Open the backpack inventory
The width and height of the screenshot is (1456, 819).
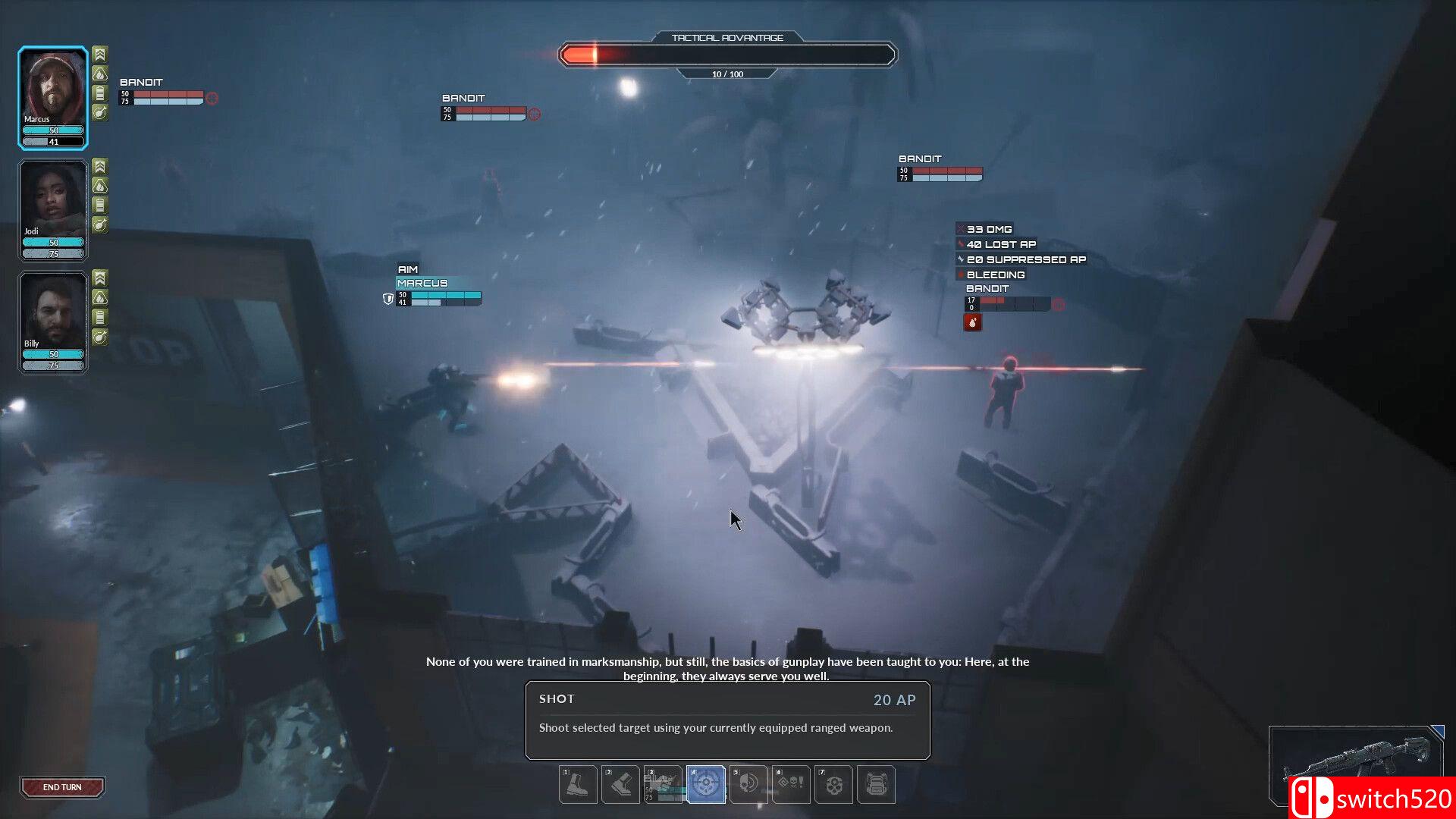(876, 784)
